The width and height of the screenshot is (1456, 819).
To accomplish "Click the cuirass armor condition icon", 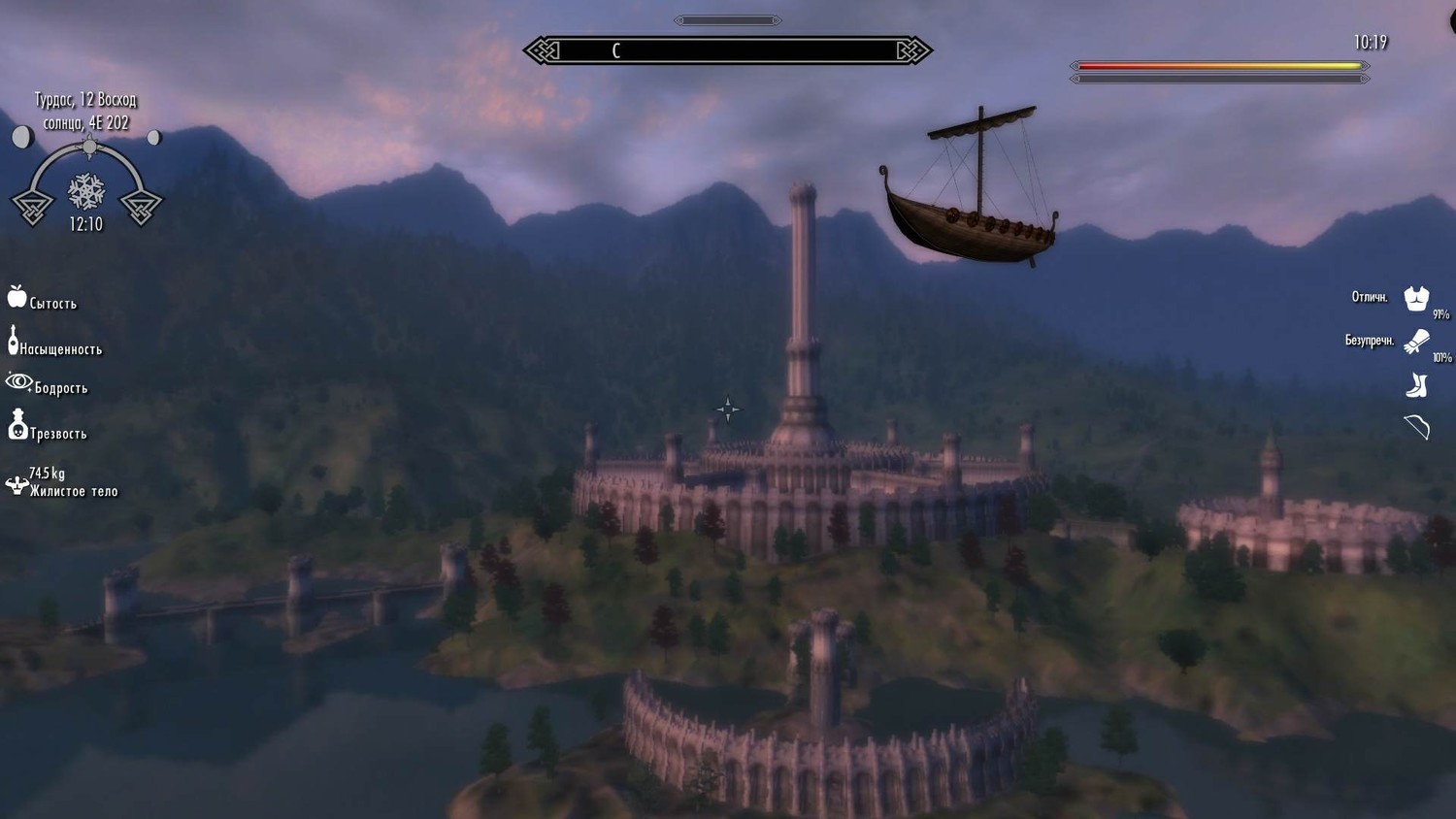I will tap(1416, 298).
